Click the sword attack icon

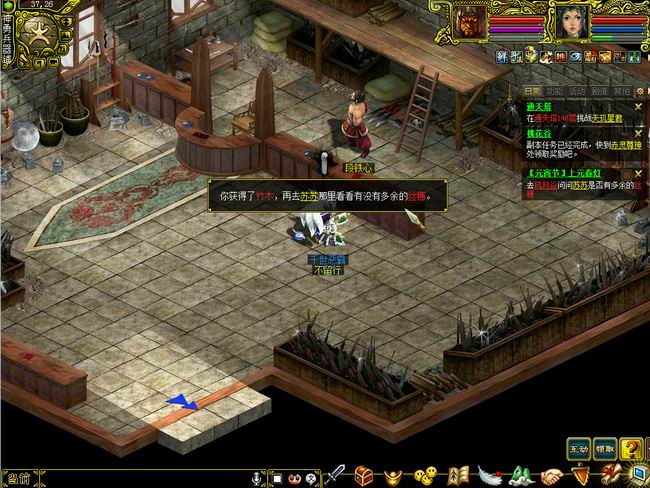pos(335,475)
